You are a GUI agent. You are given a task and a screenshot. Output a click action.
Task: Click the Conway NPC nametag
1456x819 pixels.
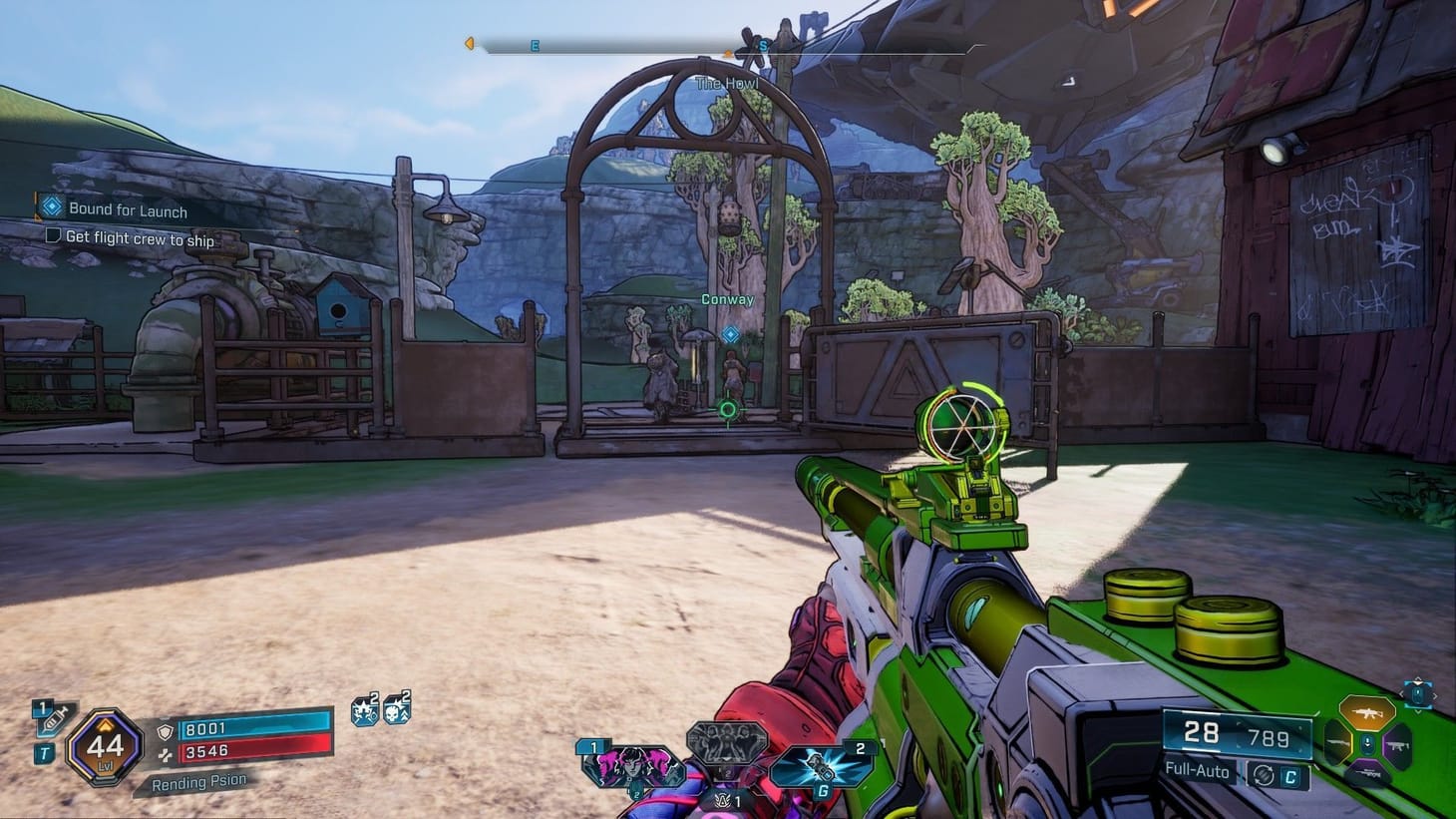click(x=730, y=298)
